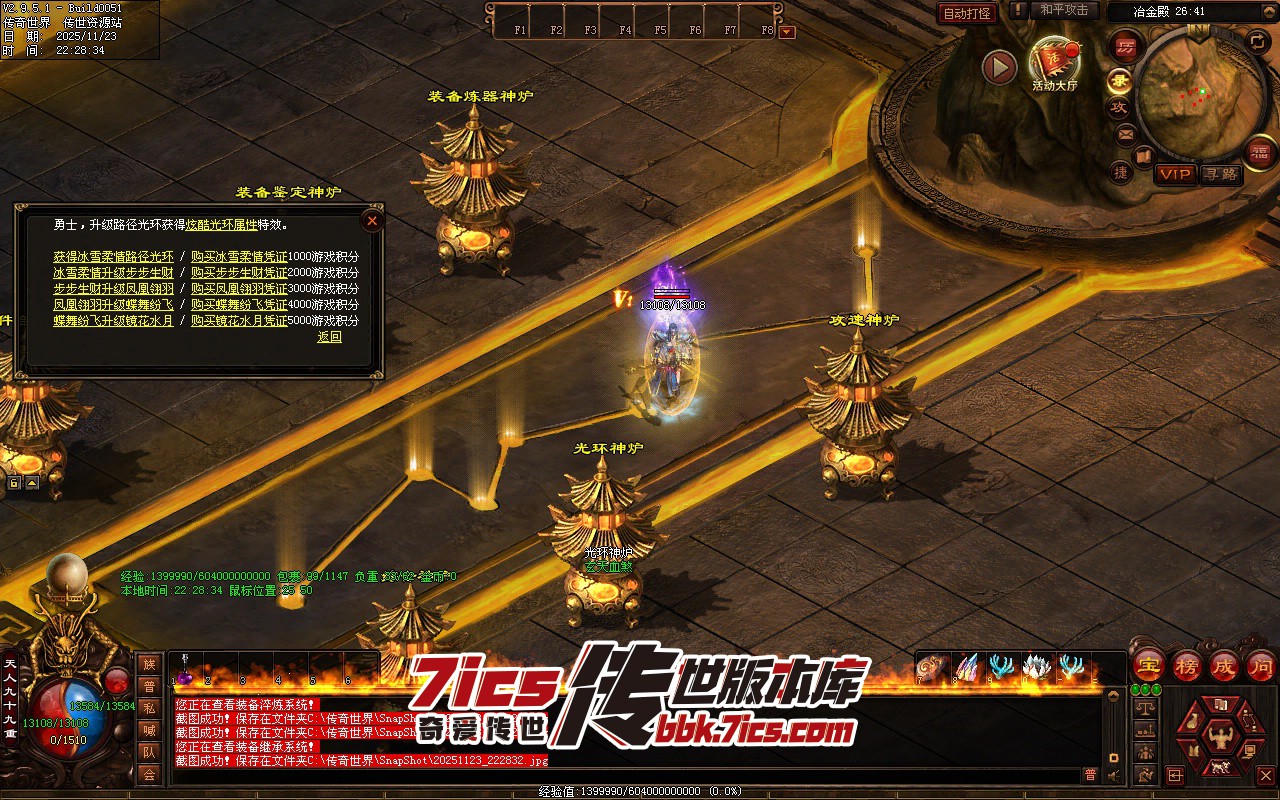Open the 活动大厅 event hall
The width and height of the screenshot is (1280, 800).
(x=1053, y=62)
